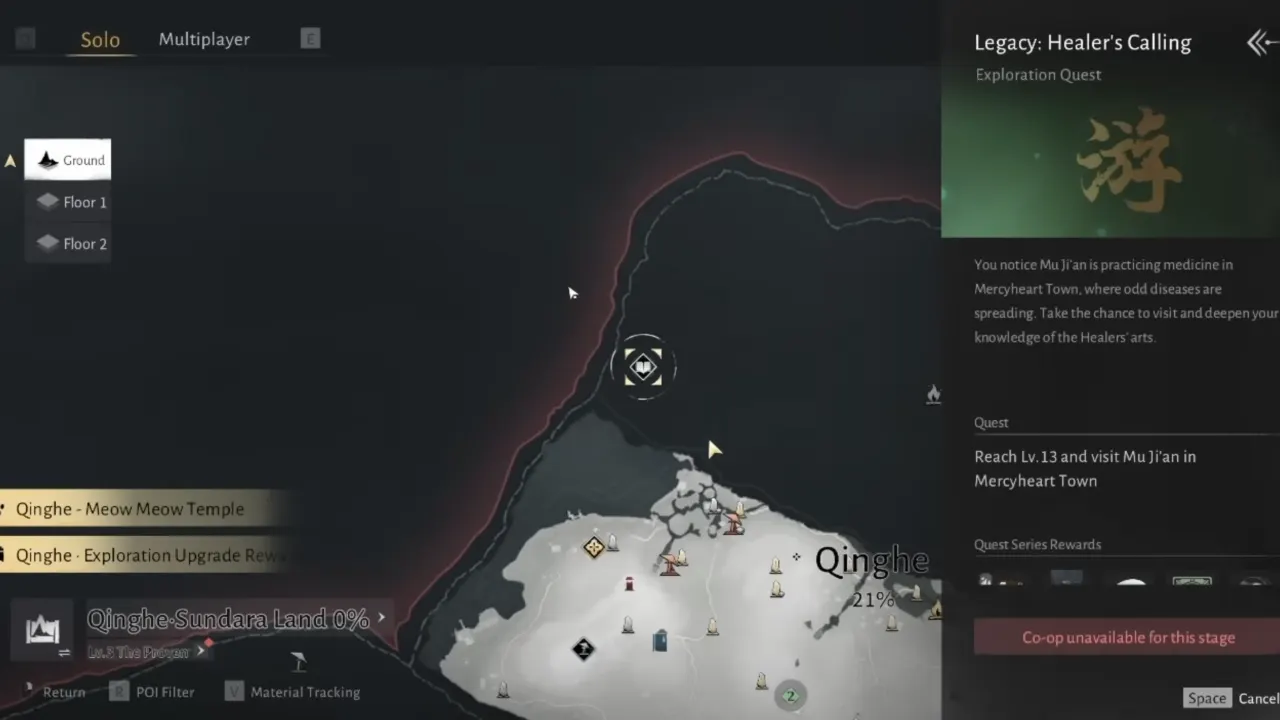Select the blue door icon near map center

pos(659,643)
